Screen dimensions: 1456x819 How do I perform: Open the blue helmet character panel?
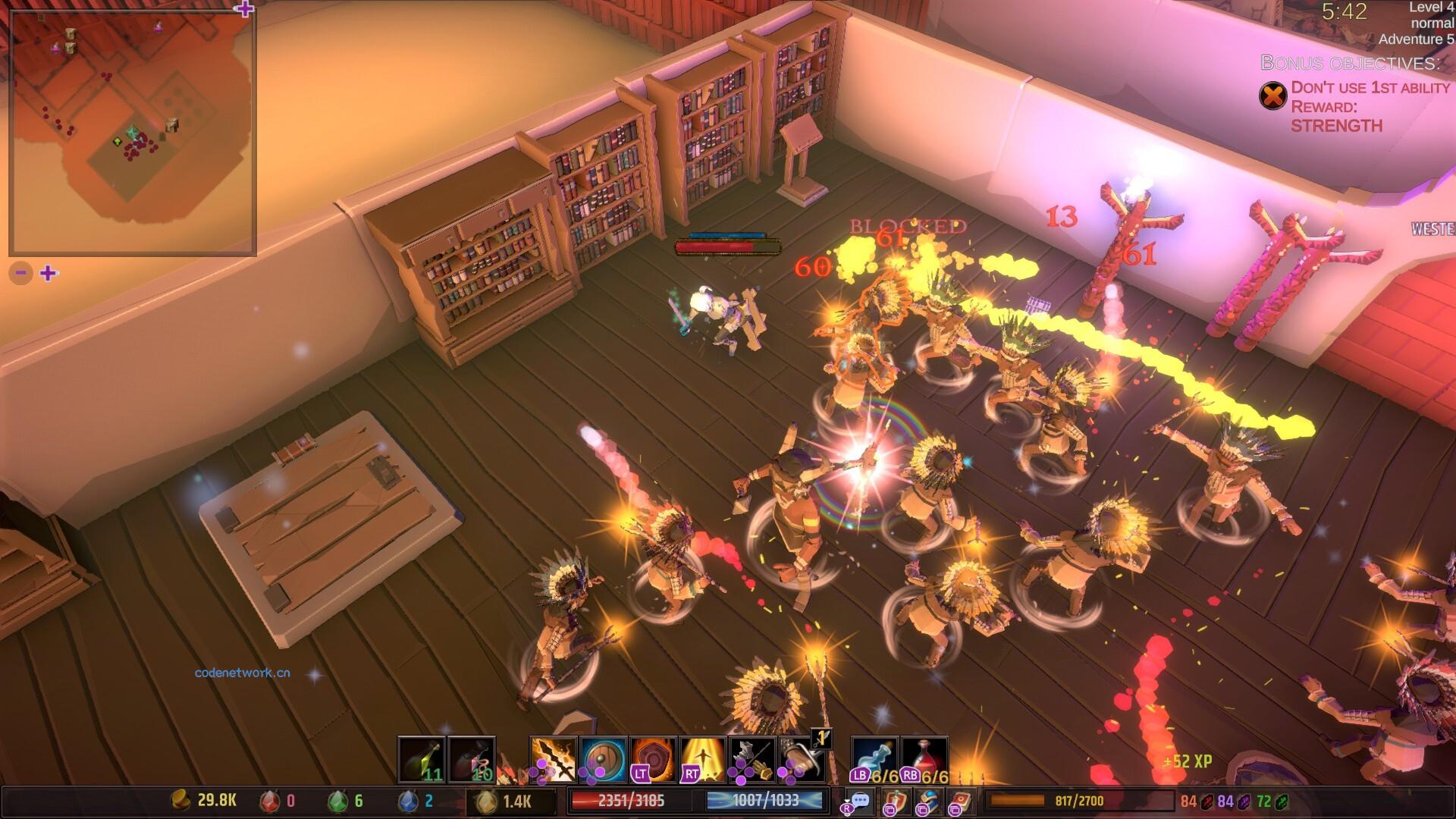point(927,801)
